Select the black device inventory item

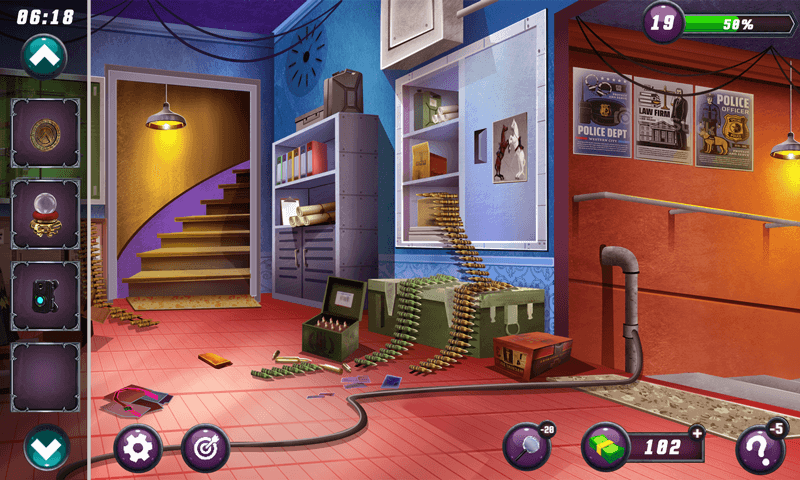45,296
